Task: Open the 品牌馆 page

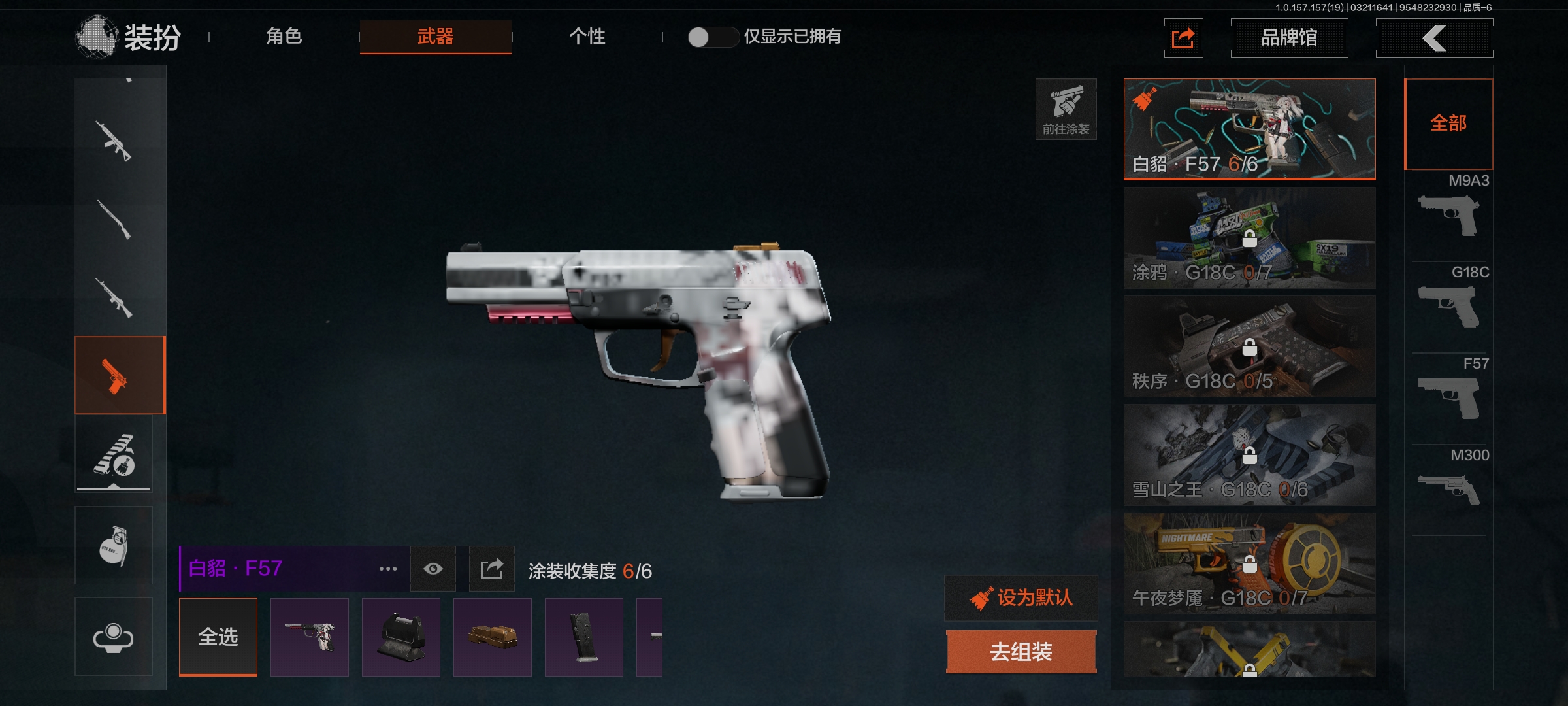Action: (x=1288, y=38)
